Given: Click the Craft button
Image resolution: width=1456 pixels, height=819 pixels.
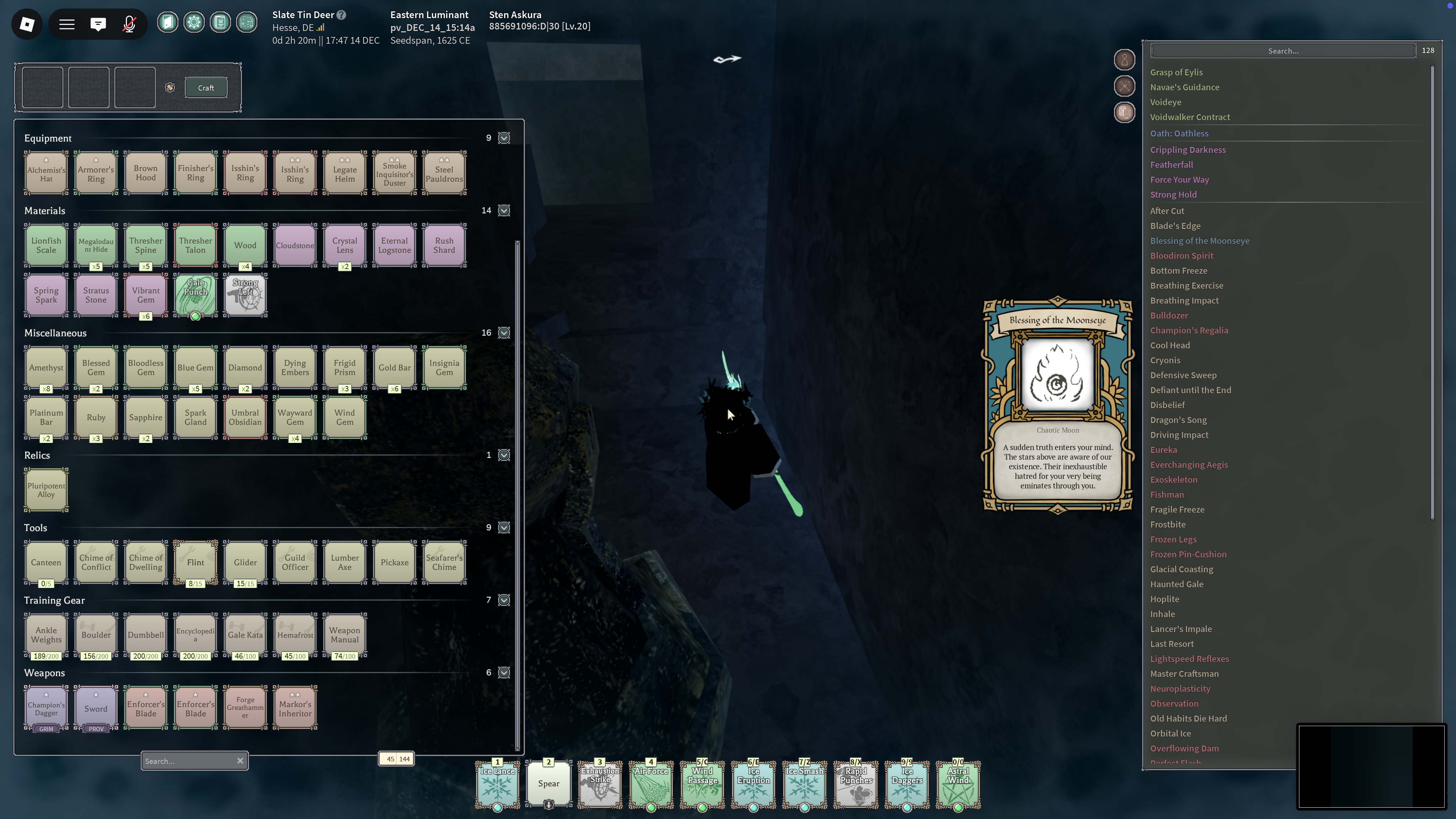Looking at the screenshot, I should (206, 87).
